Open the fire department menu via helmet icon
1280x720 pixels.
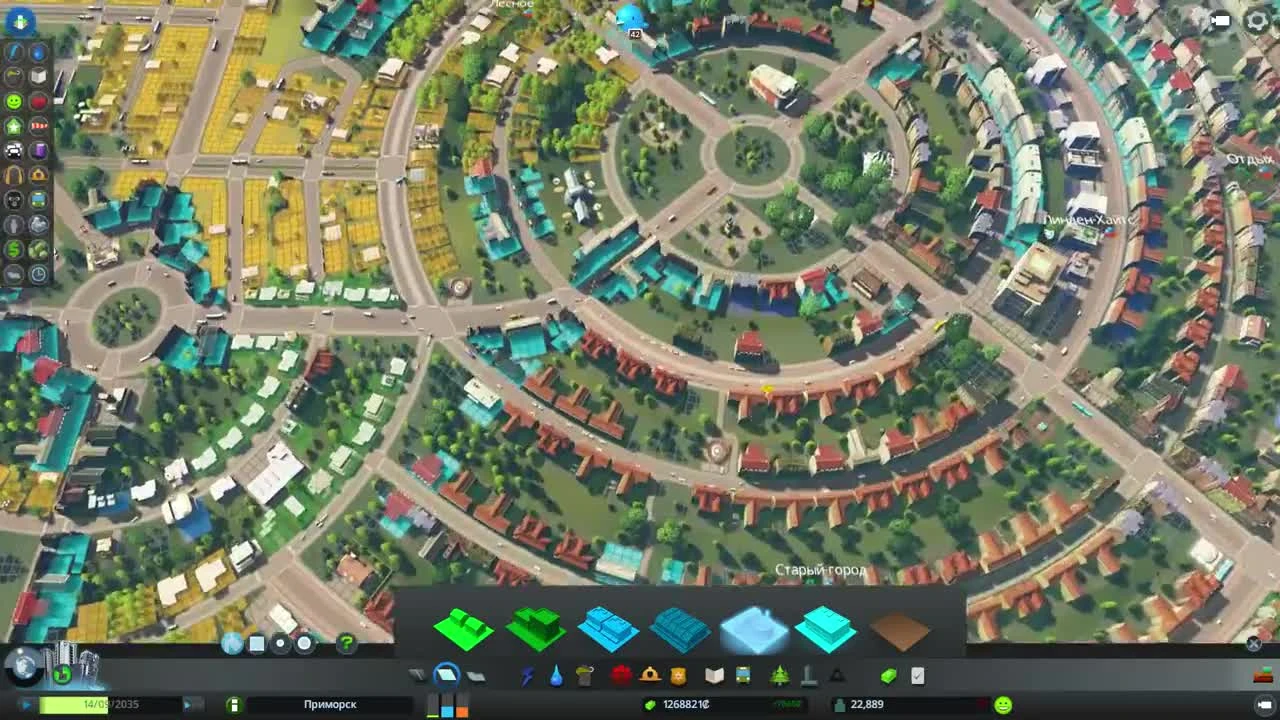(647, 674)
